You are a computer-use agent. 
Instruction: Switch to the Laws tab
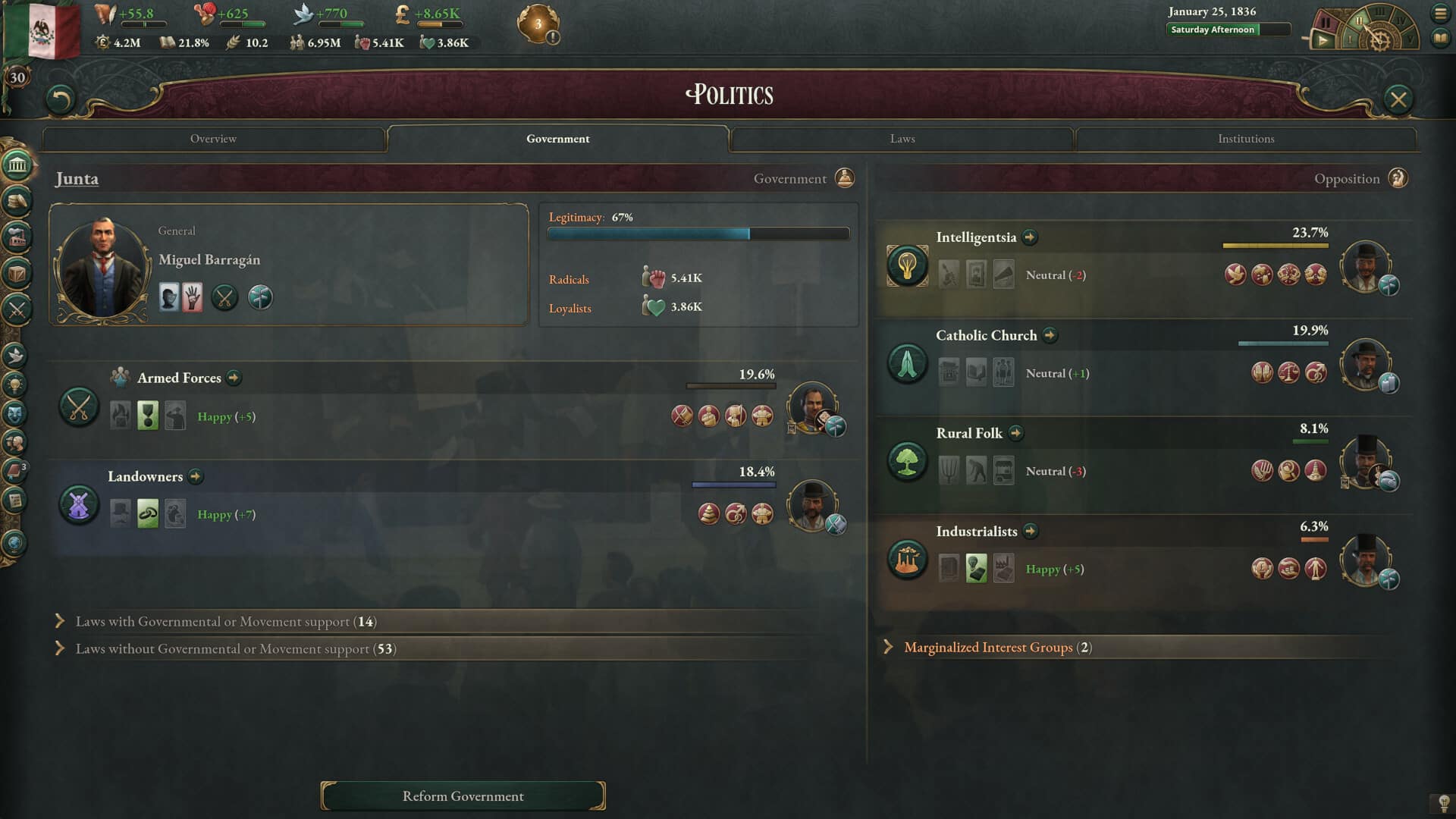tap(902, 139)
